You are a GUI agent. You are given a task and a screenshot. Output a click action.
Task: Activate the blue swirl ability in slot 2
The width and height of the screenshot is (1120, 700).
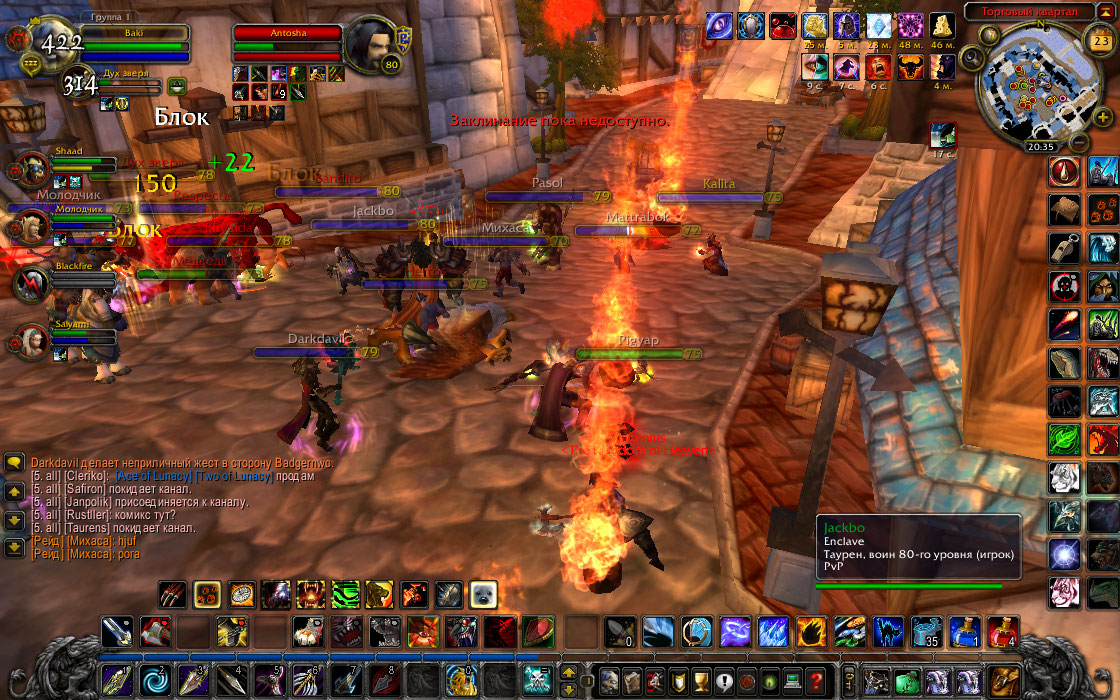pos(153,680)
